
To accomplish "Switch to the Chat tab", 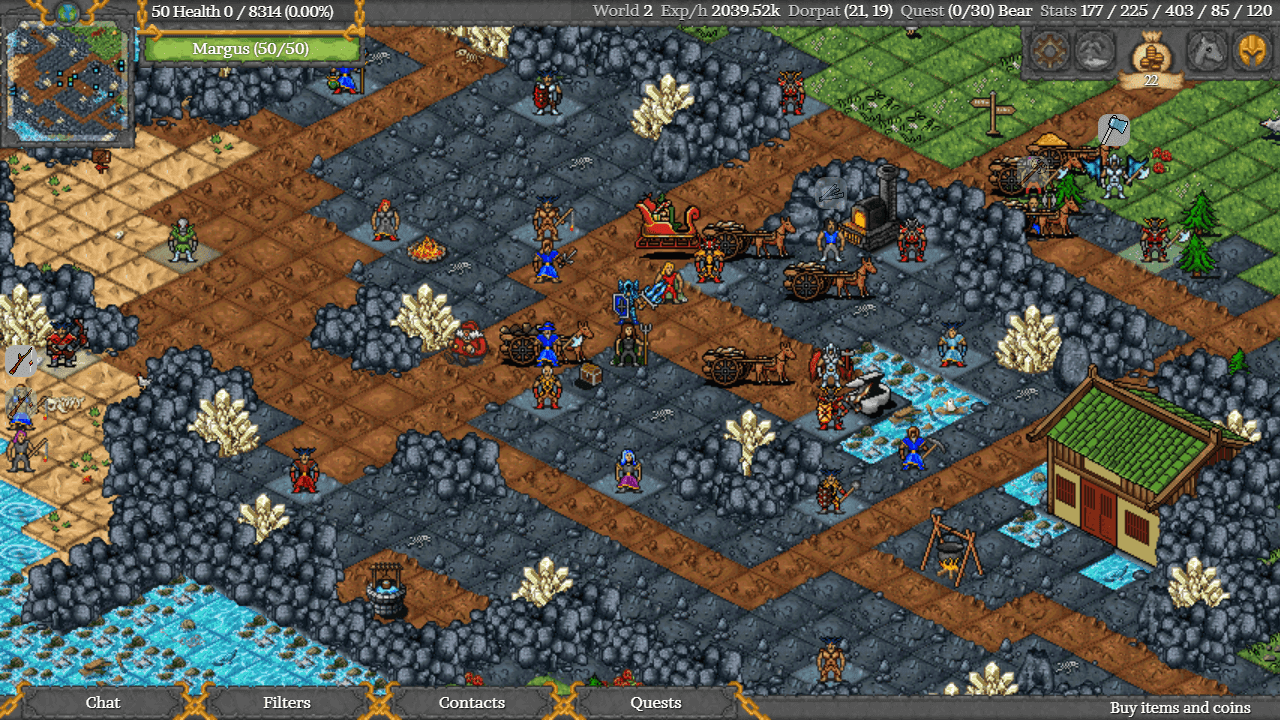I will click(x=102, y=703).
